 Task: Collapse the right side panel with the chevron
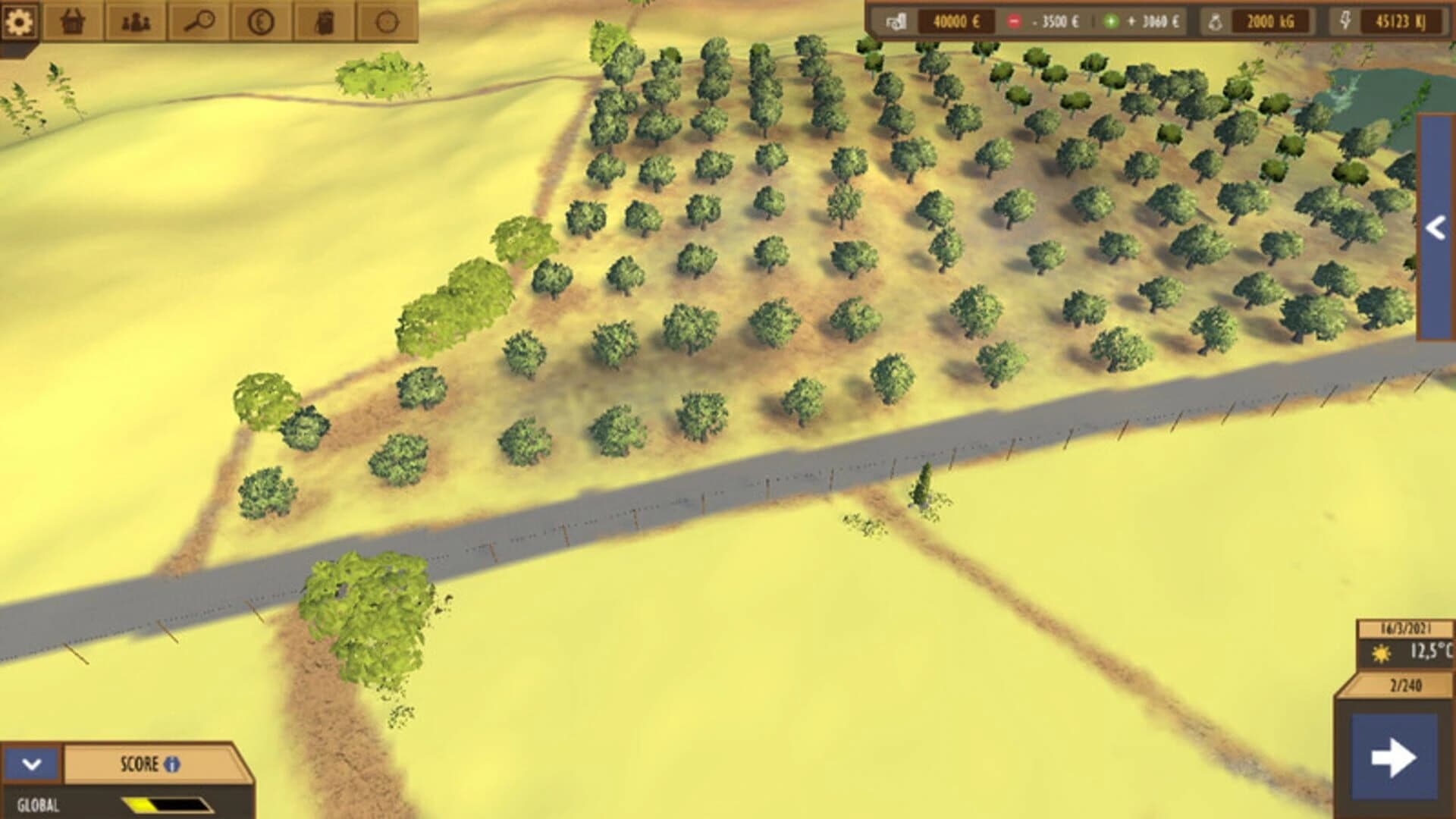(x=1436, y=225)
